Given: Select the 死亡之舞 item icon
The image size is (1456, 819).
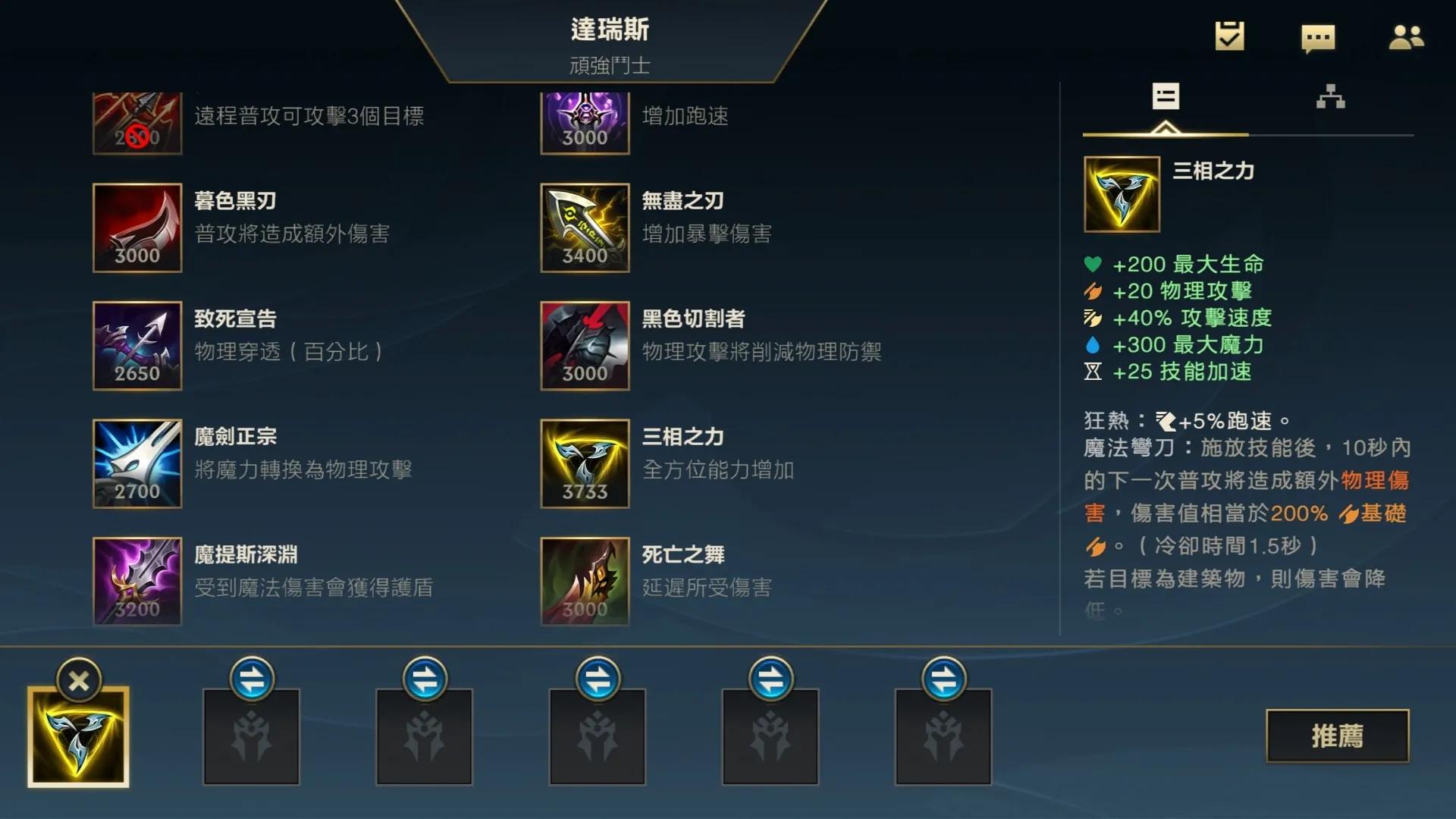Looking at the screenshot, I should click(x=585, y=581).
